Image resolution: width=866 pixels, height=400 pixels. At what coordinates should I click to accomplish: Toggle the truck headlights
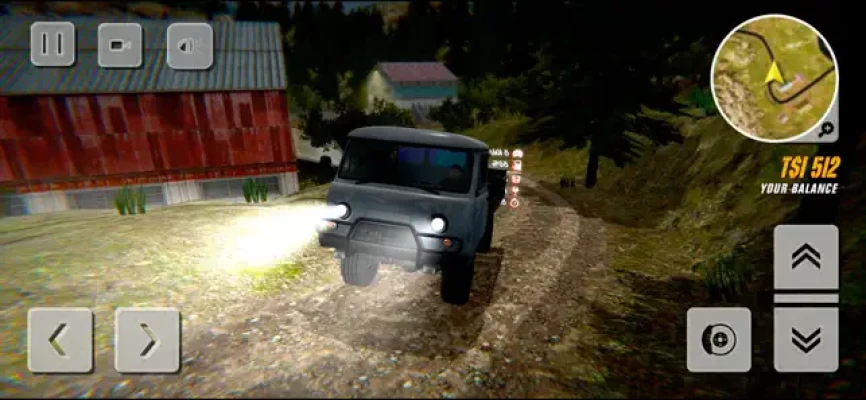[x=189, y=45]
